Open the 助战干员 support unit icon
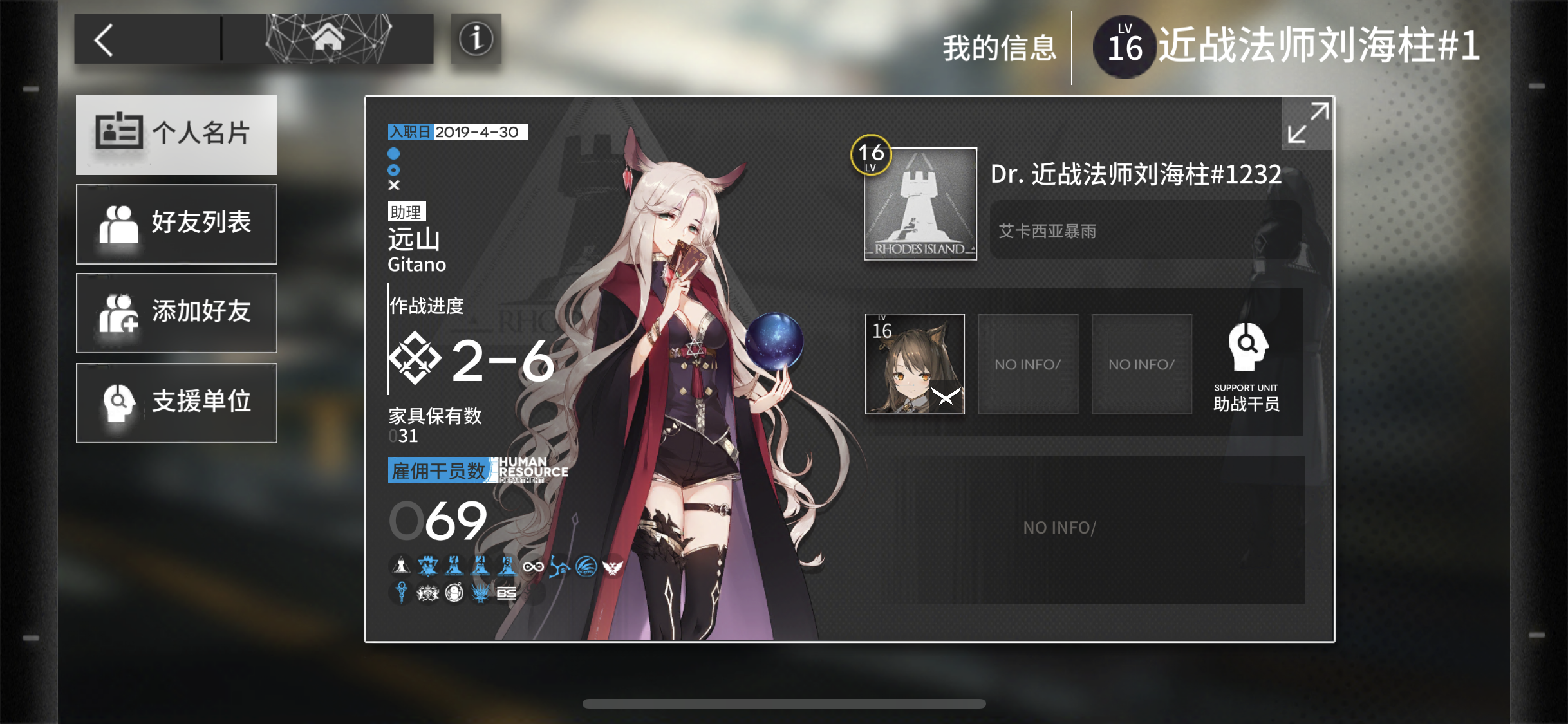Screen dimensions: 1568x724 tap(1246, 366)
